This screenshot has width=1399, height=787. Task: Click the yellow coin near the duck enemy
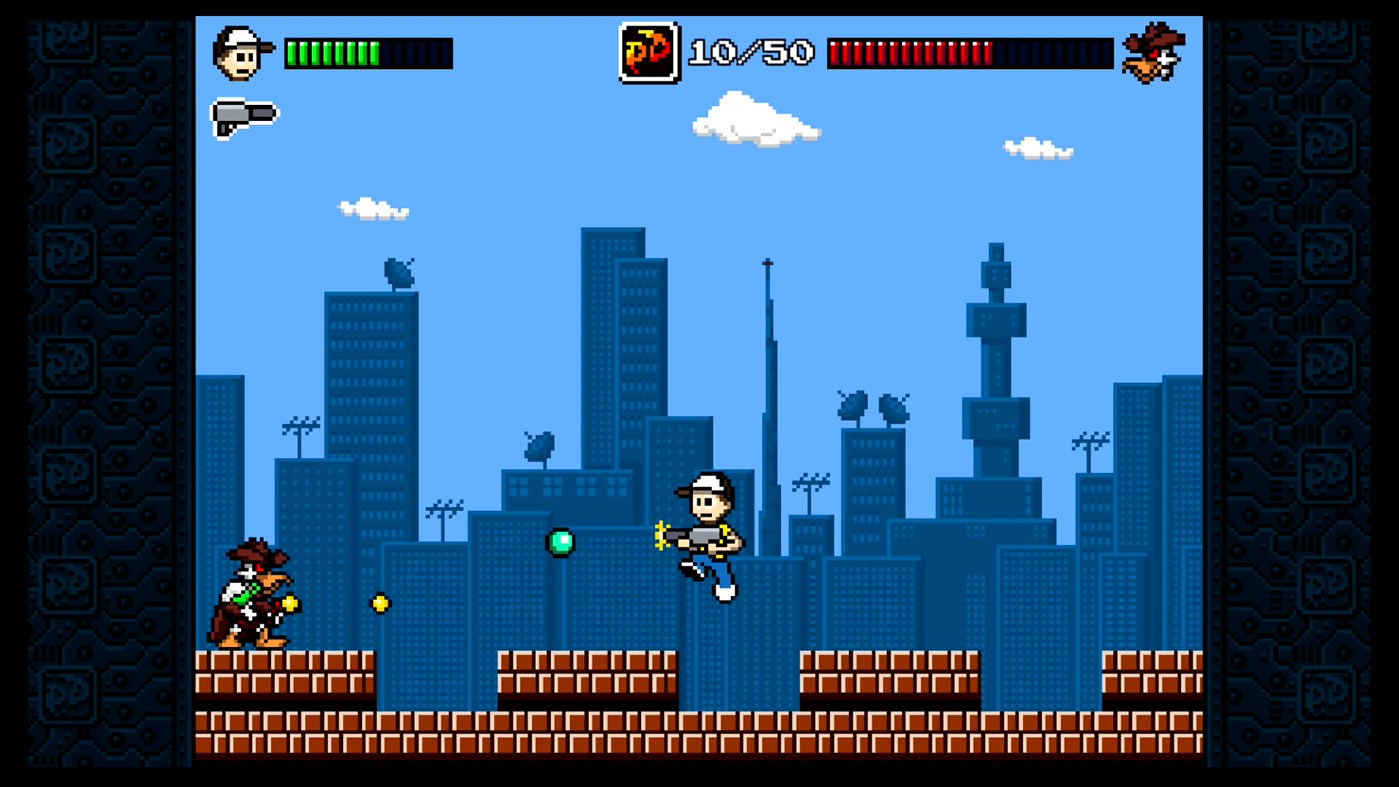pos(289,603)
